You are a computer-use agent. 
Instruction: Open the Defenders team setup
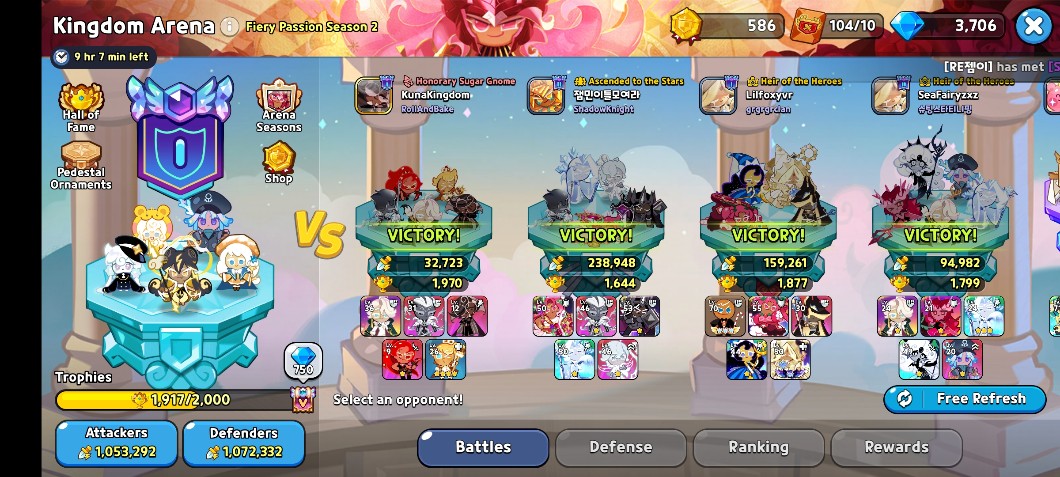pos(244,443)
